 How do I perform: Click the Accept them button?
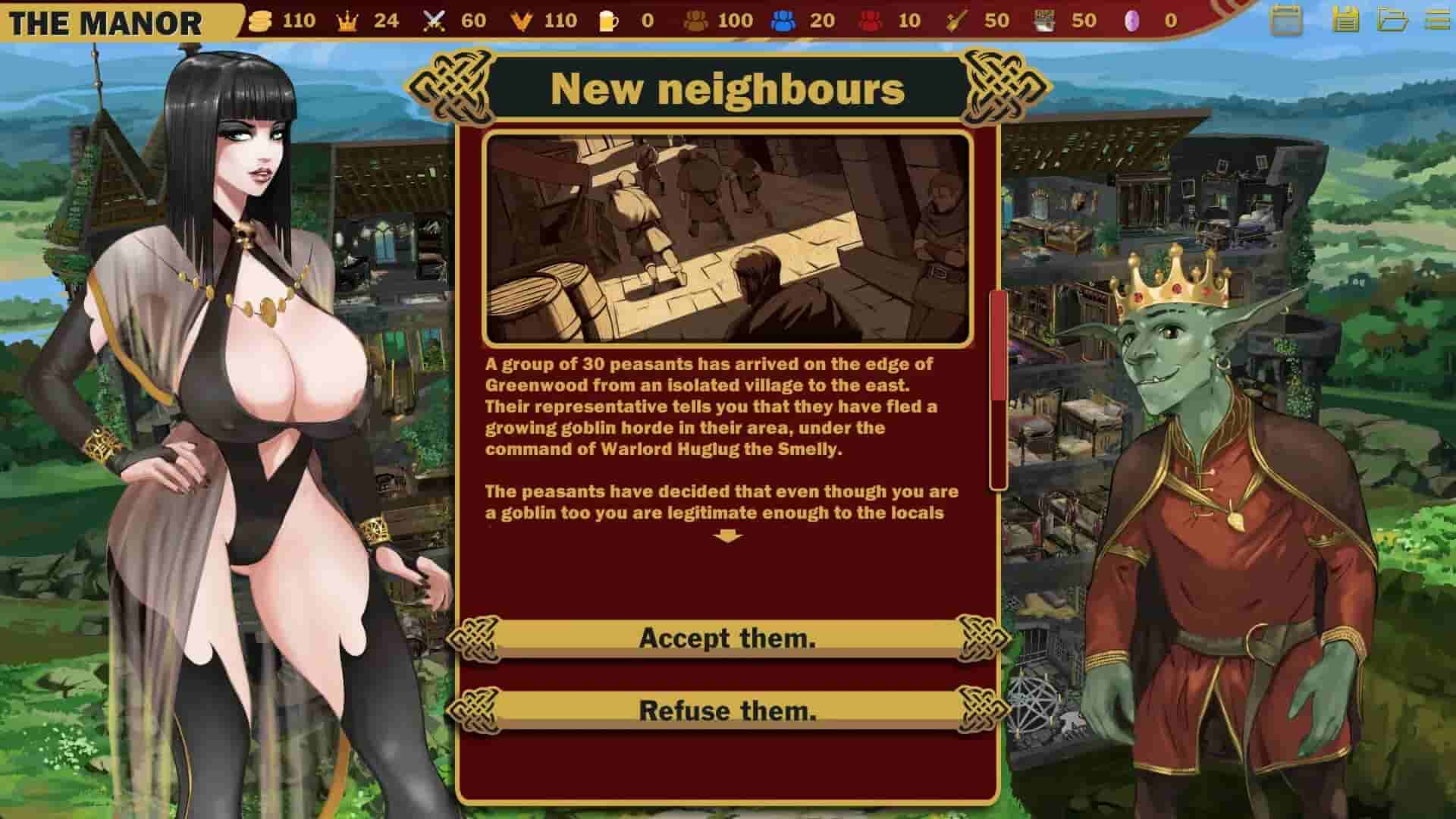tap(728, 638)
